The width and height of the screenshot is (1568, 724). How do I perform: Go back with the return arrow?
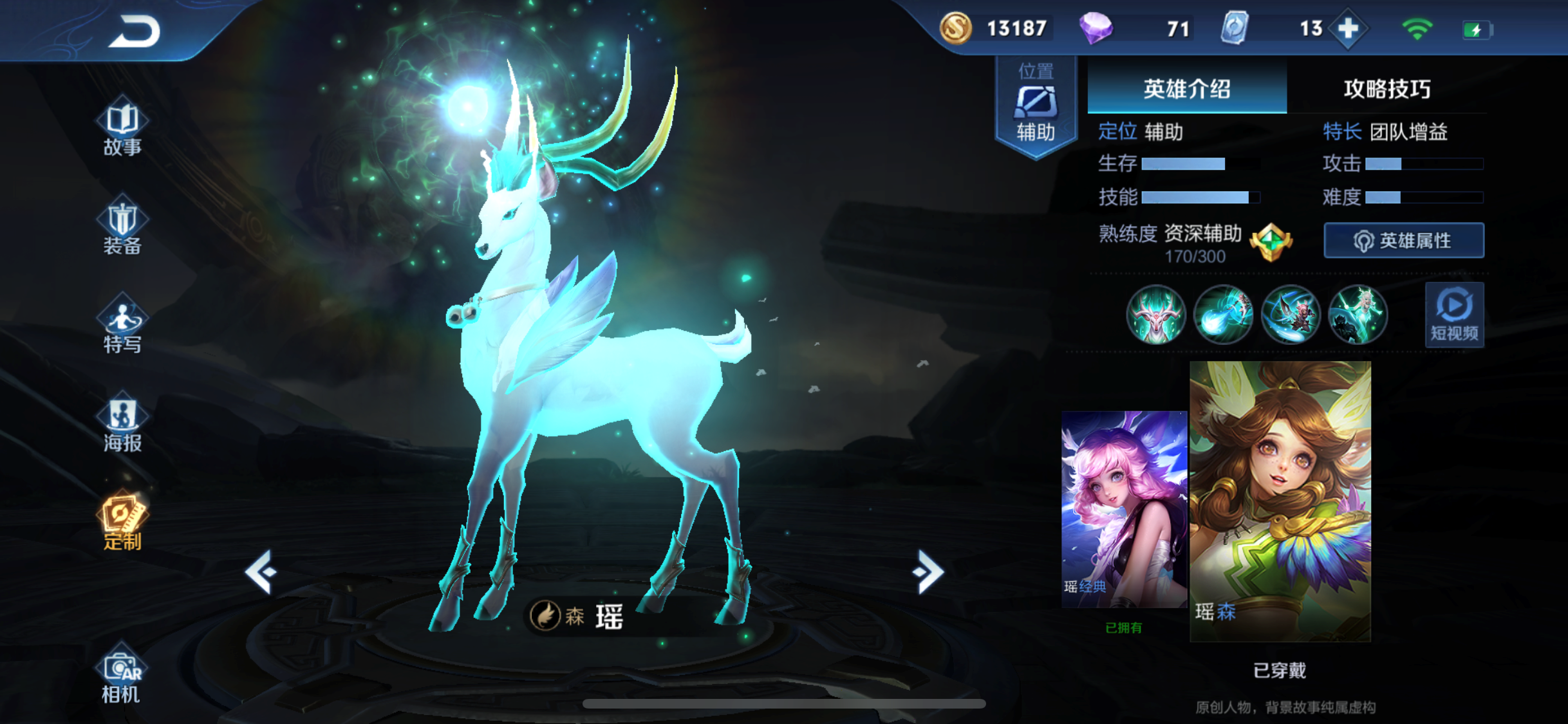click(x=135, y=31)
